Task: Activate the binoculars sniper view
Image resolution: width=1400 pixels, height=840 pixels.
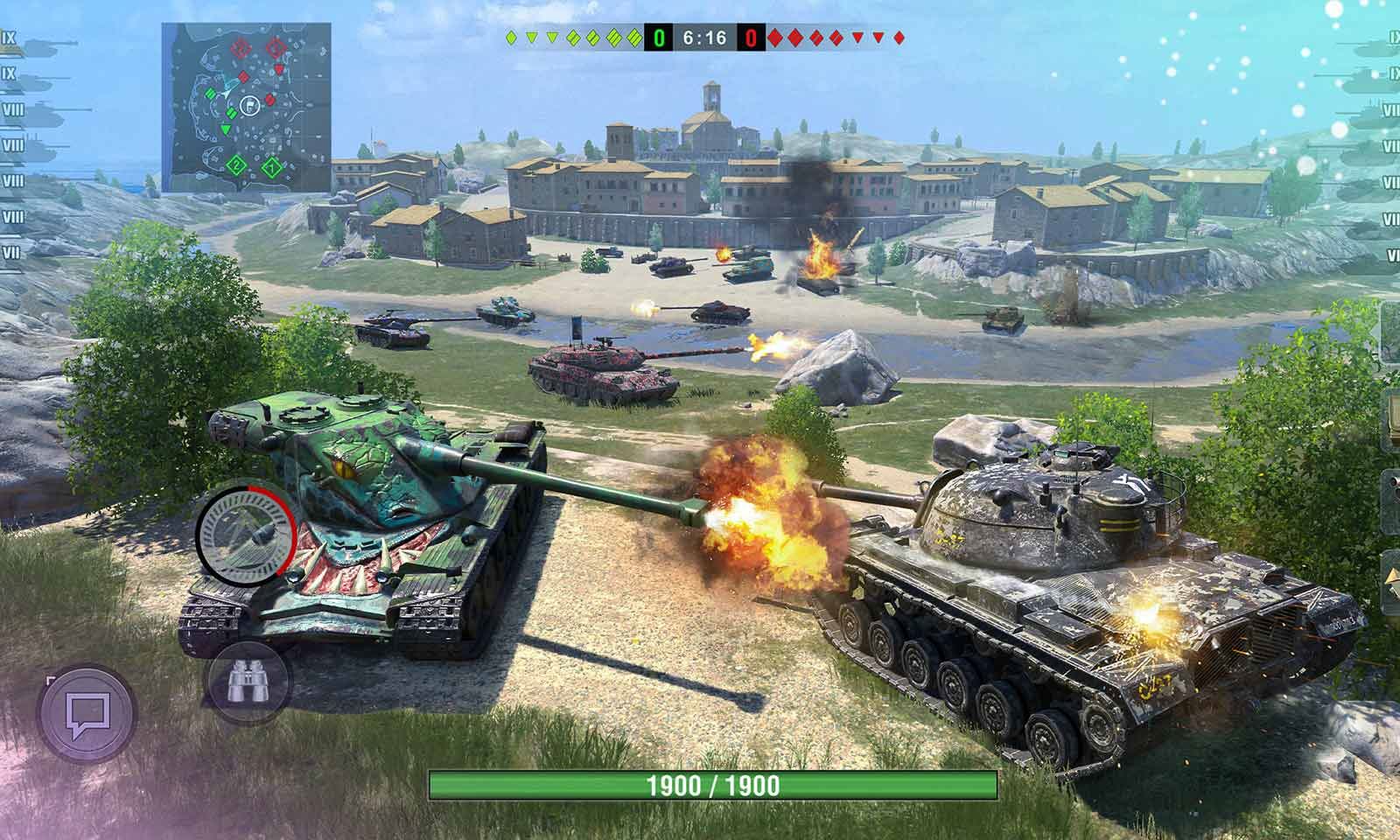Action: click(x=248, y=682)
